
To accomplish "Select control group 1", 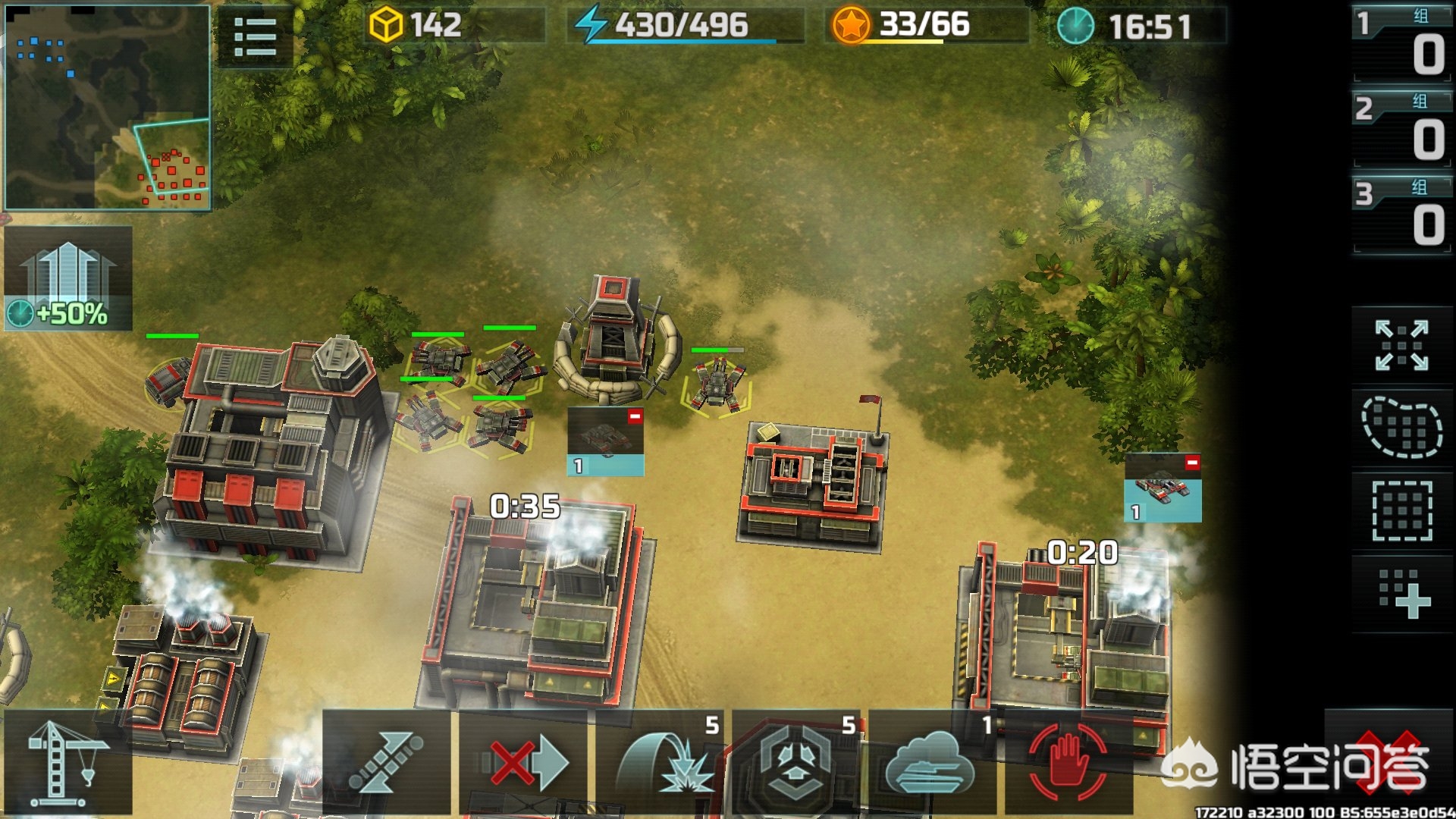I will (1401, 44).
